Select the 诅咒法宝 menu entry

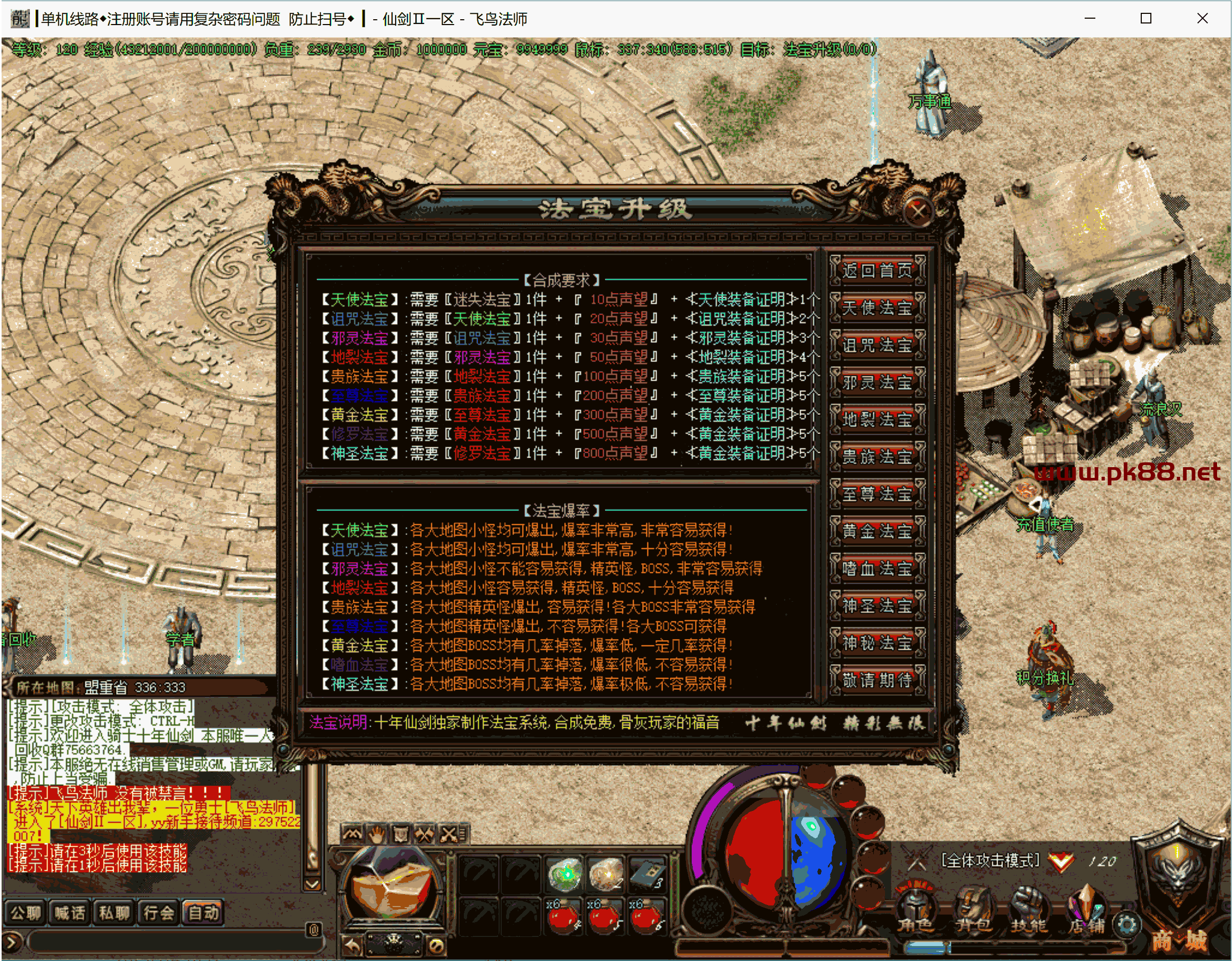click(x=876, y=345)
